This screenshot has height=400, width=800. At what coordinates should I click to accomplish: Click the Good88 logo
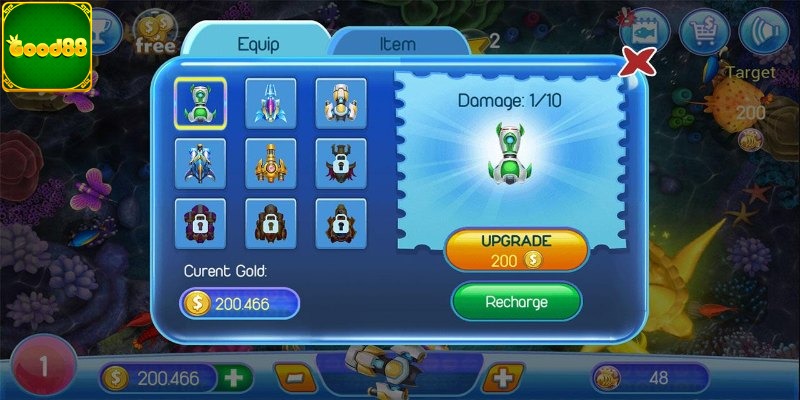47,47
